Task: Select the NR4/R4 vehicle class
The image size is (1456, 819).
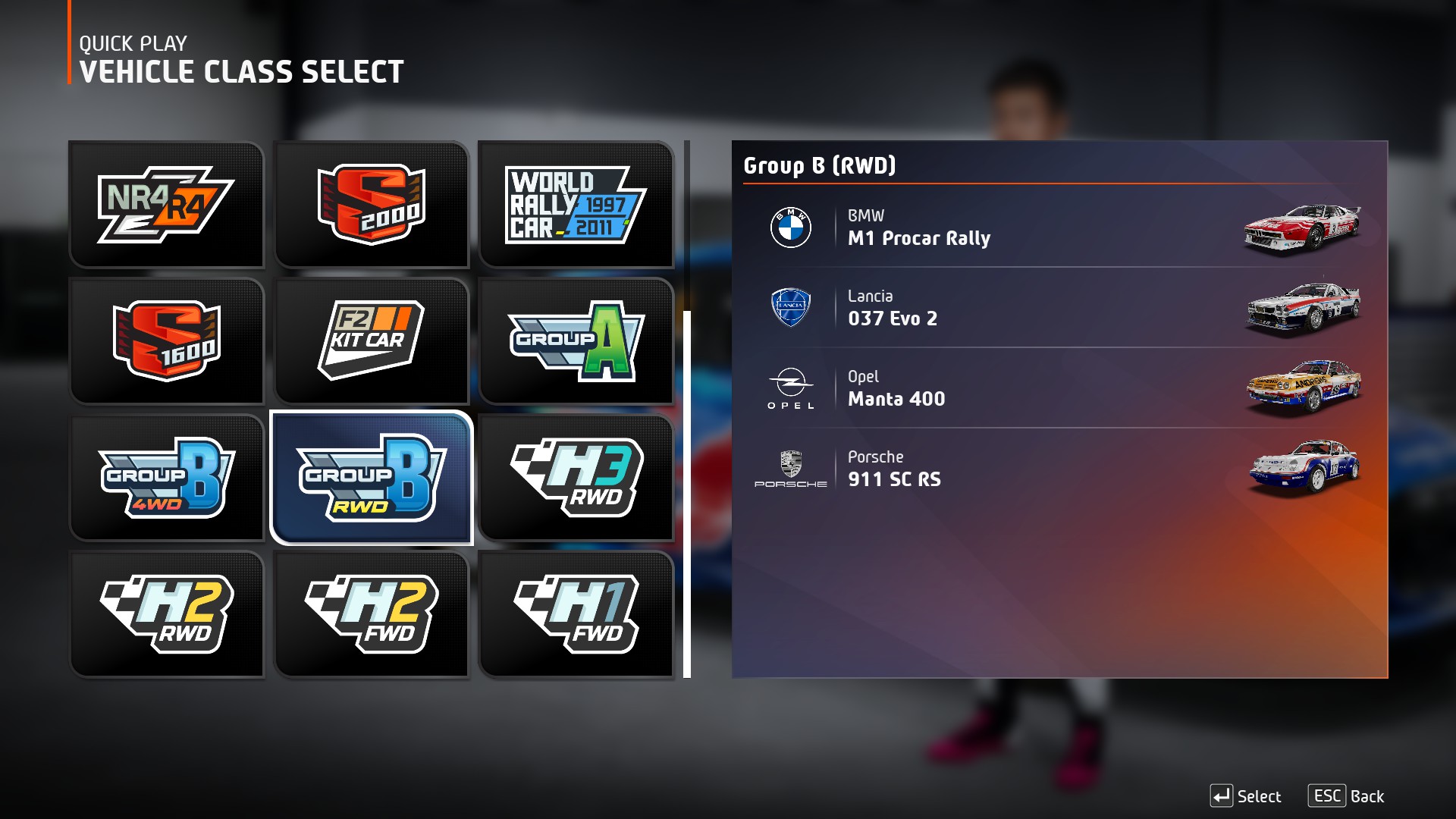Action: point(166,205)
